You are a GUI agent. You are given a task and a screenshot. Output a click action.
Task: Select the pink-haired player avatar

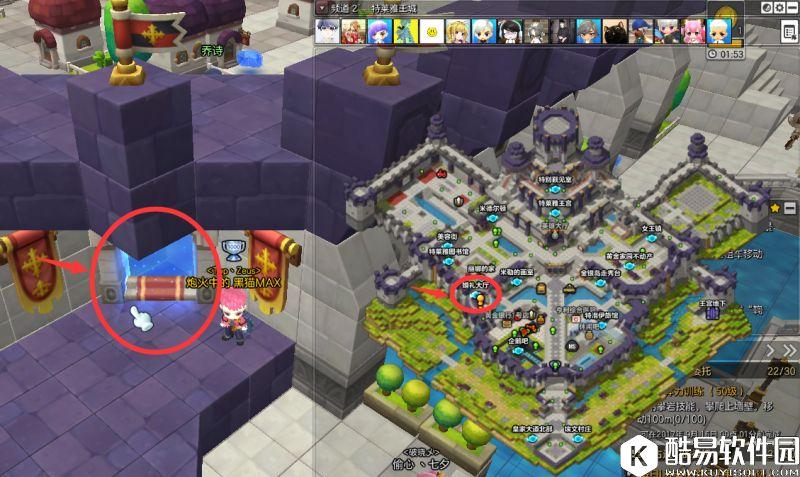click(692, 31)
